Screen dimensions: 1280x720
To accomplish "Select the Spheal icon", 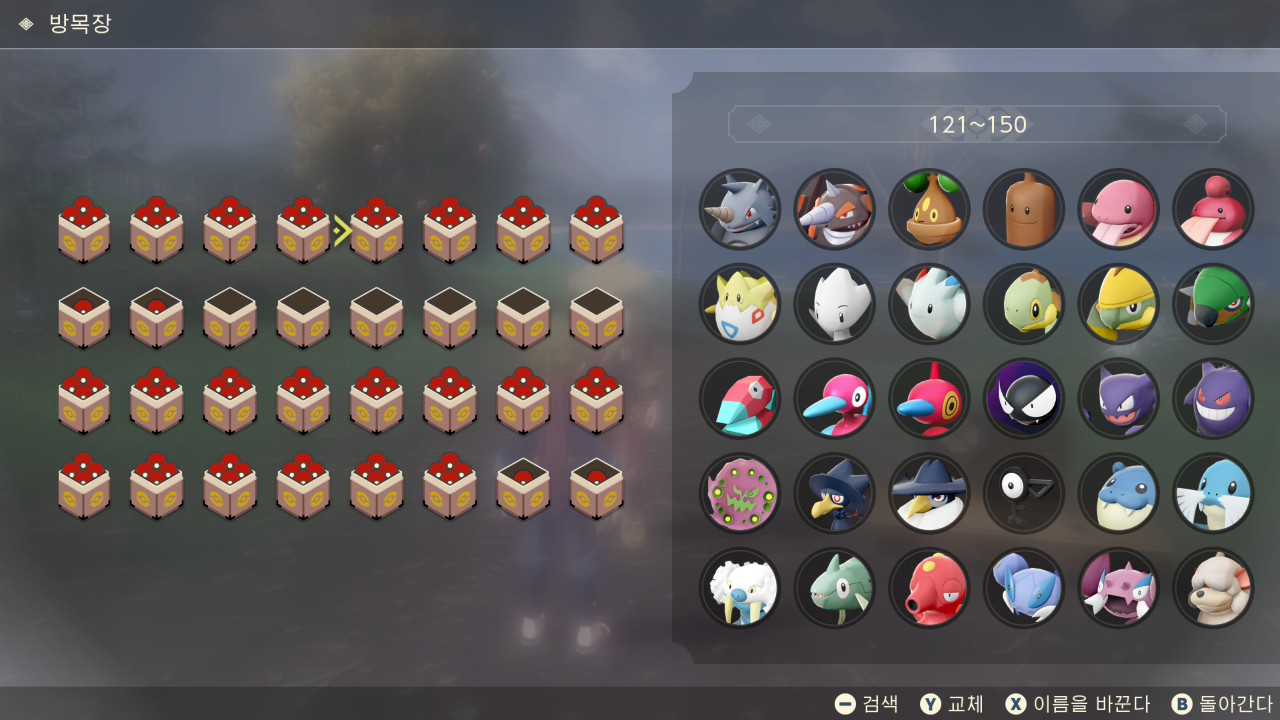I will pos(1118,493).
